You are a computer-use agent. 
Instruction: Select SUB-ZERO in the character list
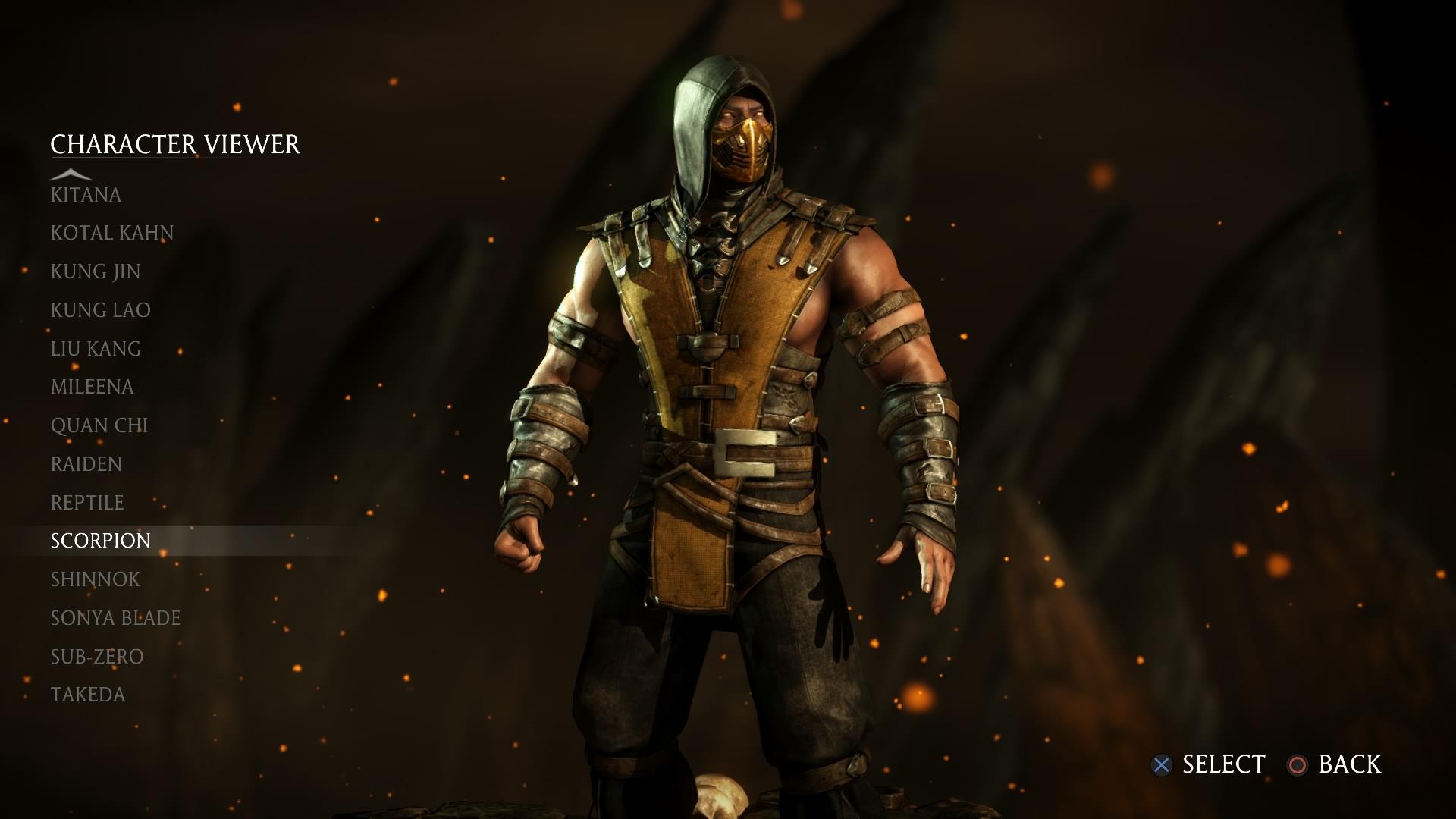(x=96, y=656)
